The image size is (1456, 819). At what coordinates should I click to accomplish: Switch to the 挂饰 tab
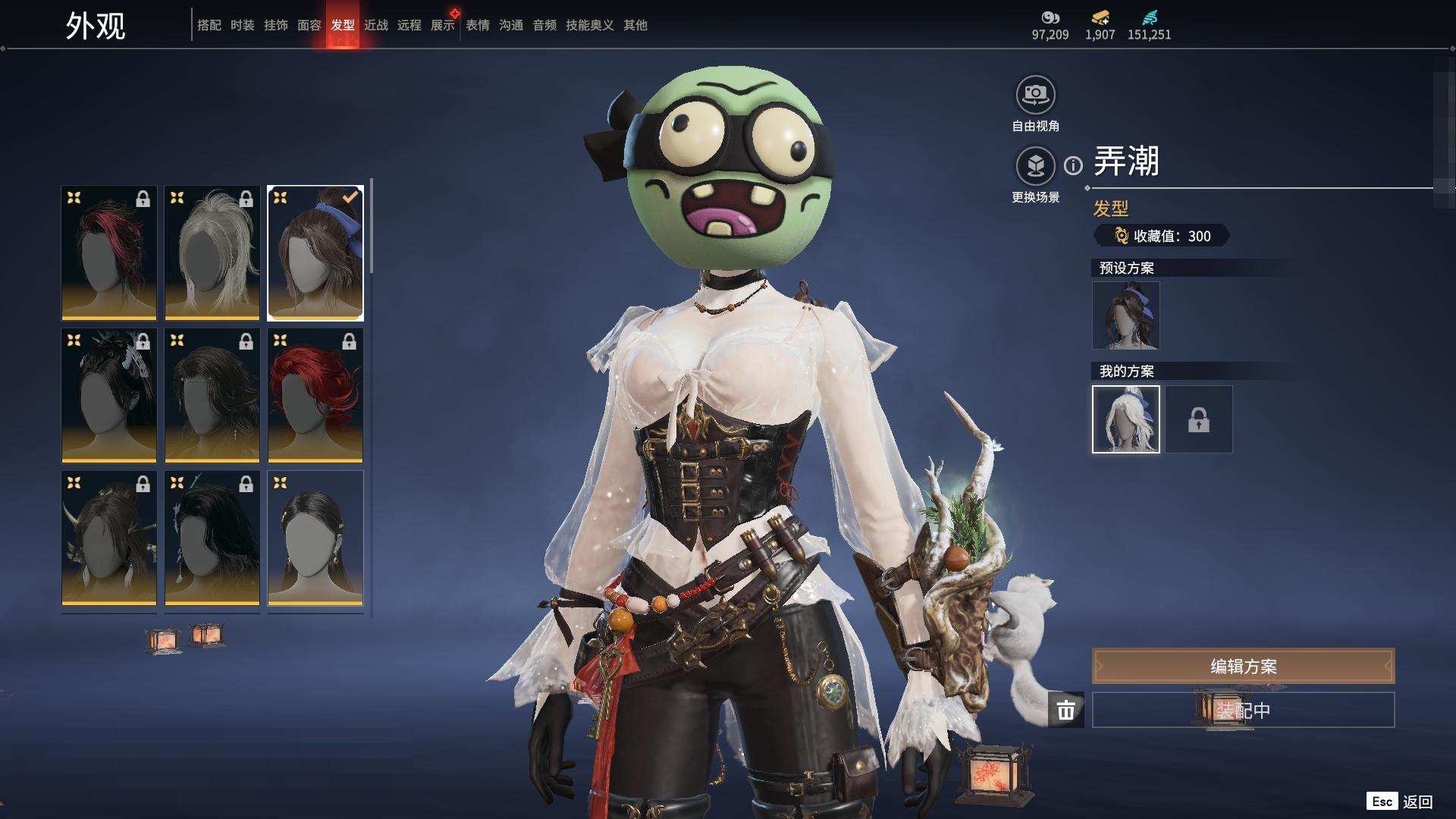tap(276, 25)
